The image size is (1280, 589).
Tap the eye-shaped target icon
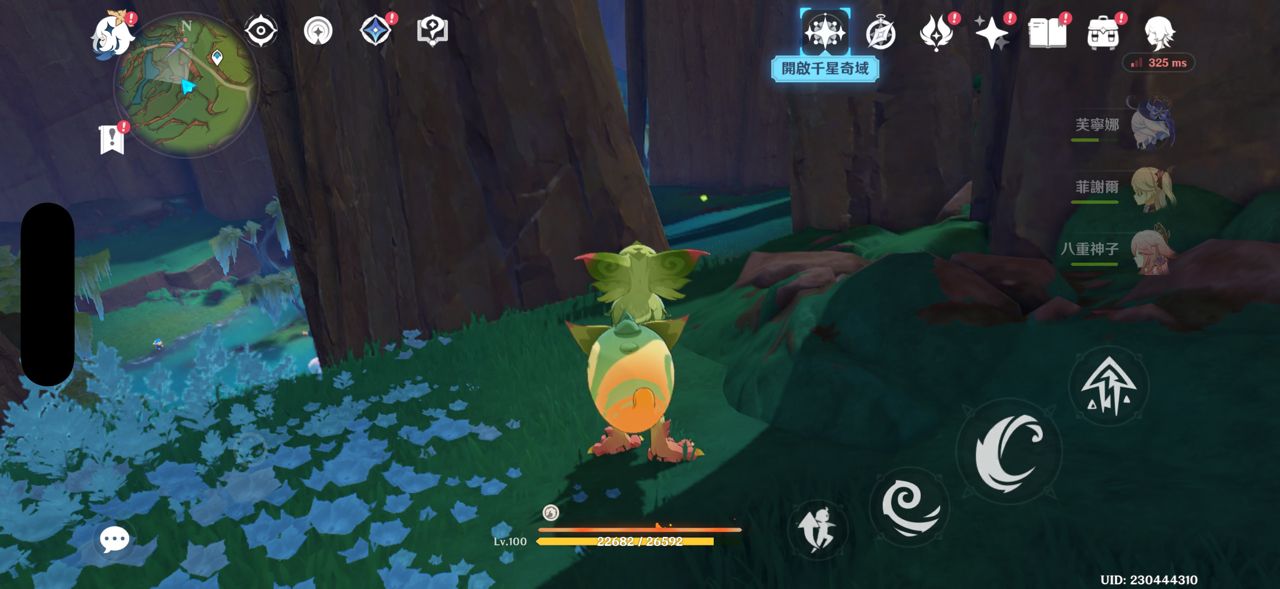coord(261,30)
